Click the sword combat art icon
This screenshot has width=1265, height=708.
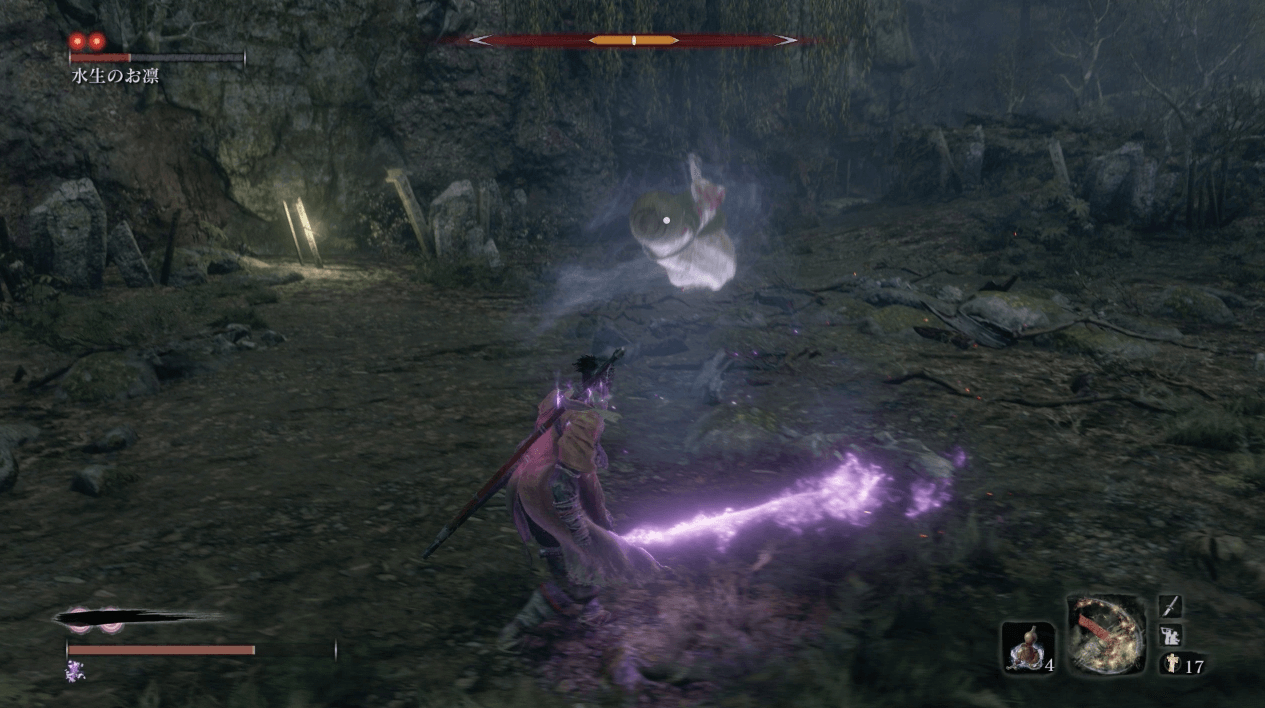click(x=1170, y=606)
